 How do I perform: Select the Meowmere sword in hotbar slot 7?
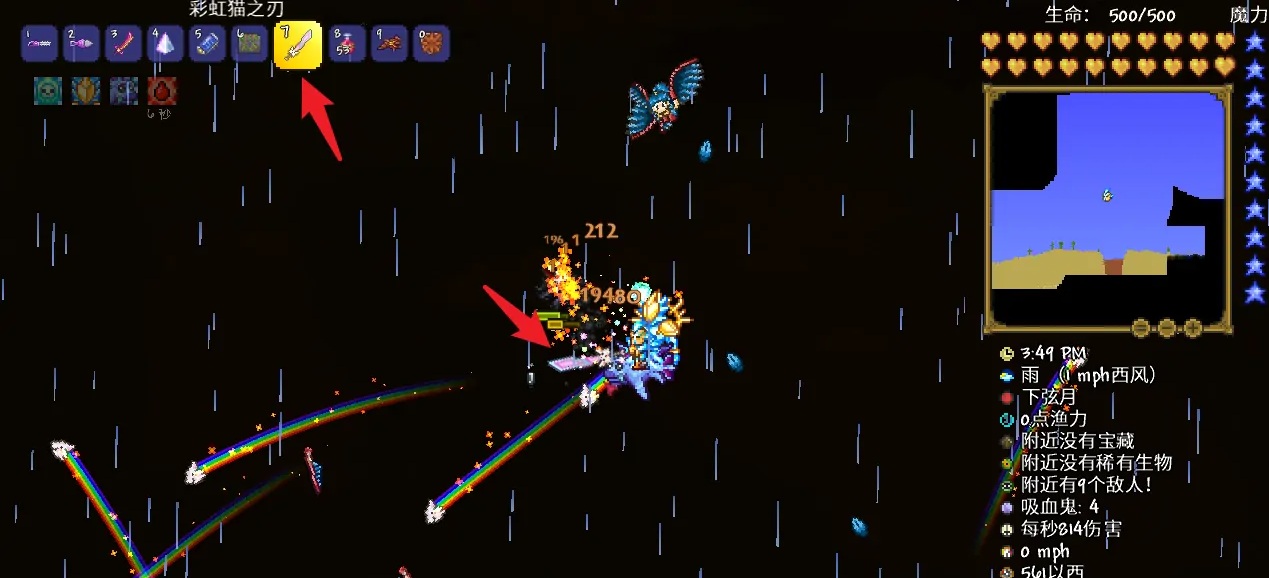click(298, 45)
